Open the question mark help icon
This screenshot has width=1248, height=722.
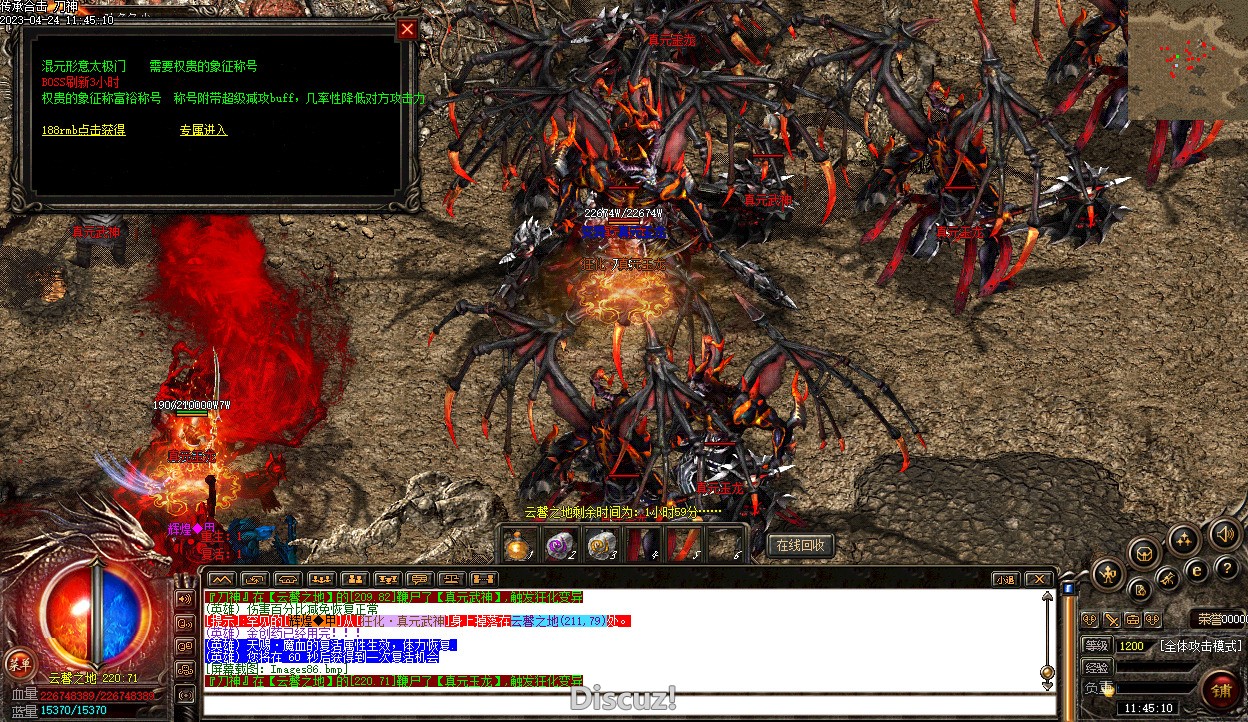point(1226,568)
